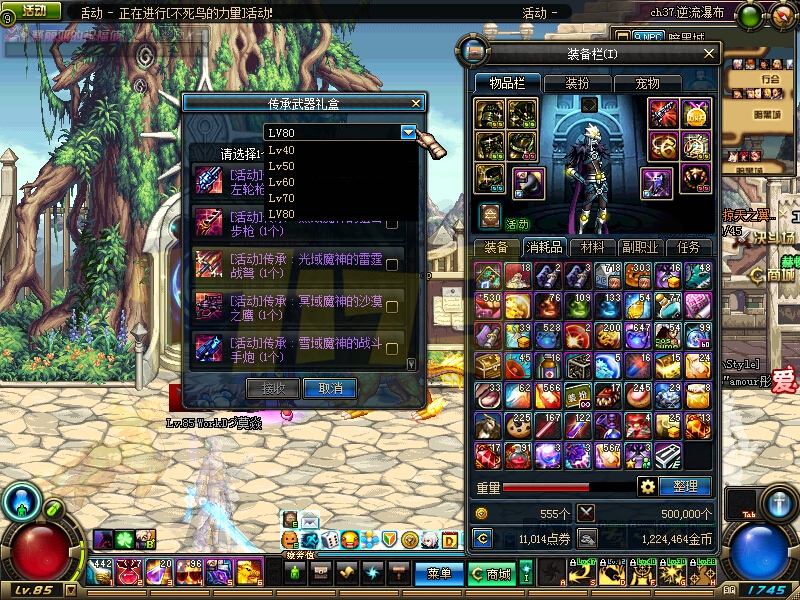Open the inventory gear settings icon

coord(648,487)
